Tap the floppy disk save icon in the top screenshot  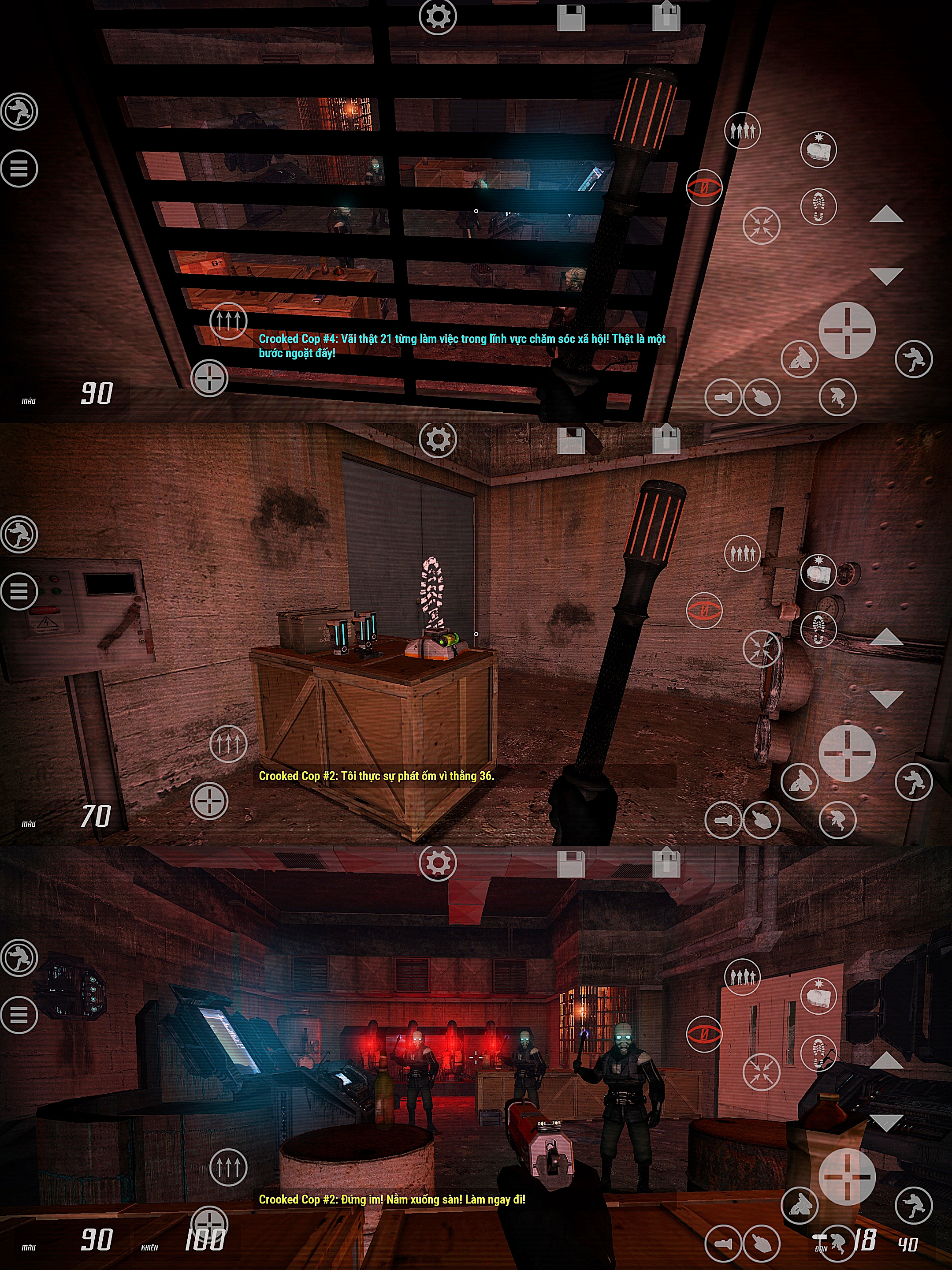coord(571,17)
